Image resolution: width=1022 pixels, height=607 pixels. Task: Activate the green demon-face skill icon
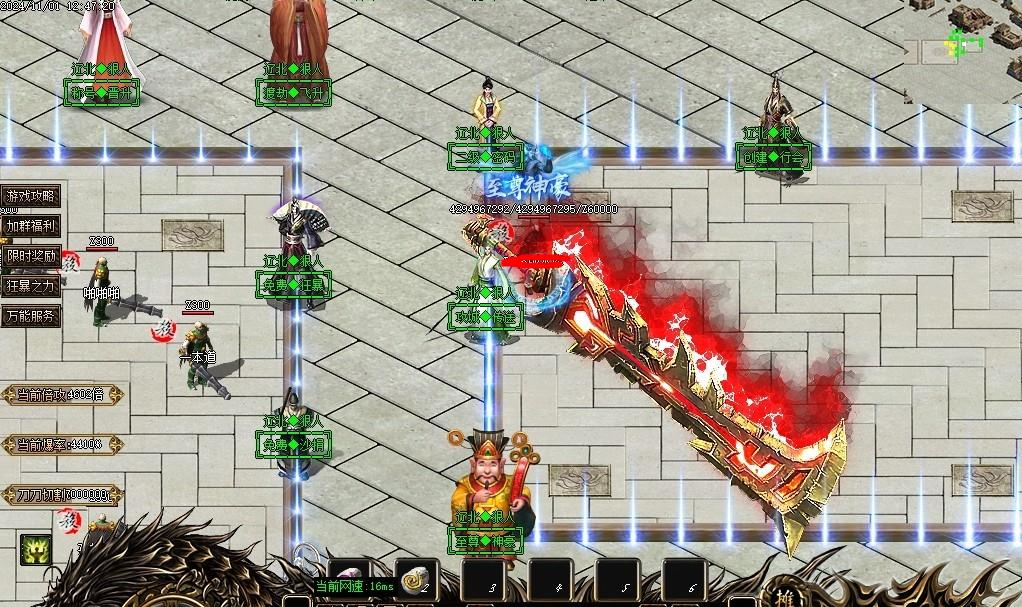pos(35,549)
